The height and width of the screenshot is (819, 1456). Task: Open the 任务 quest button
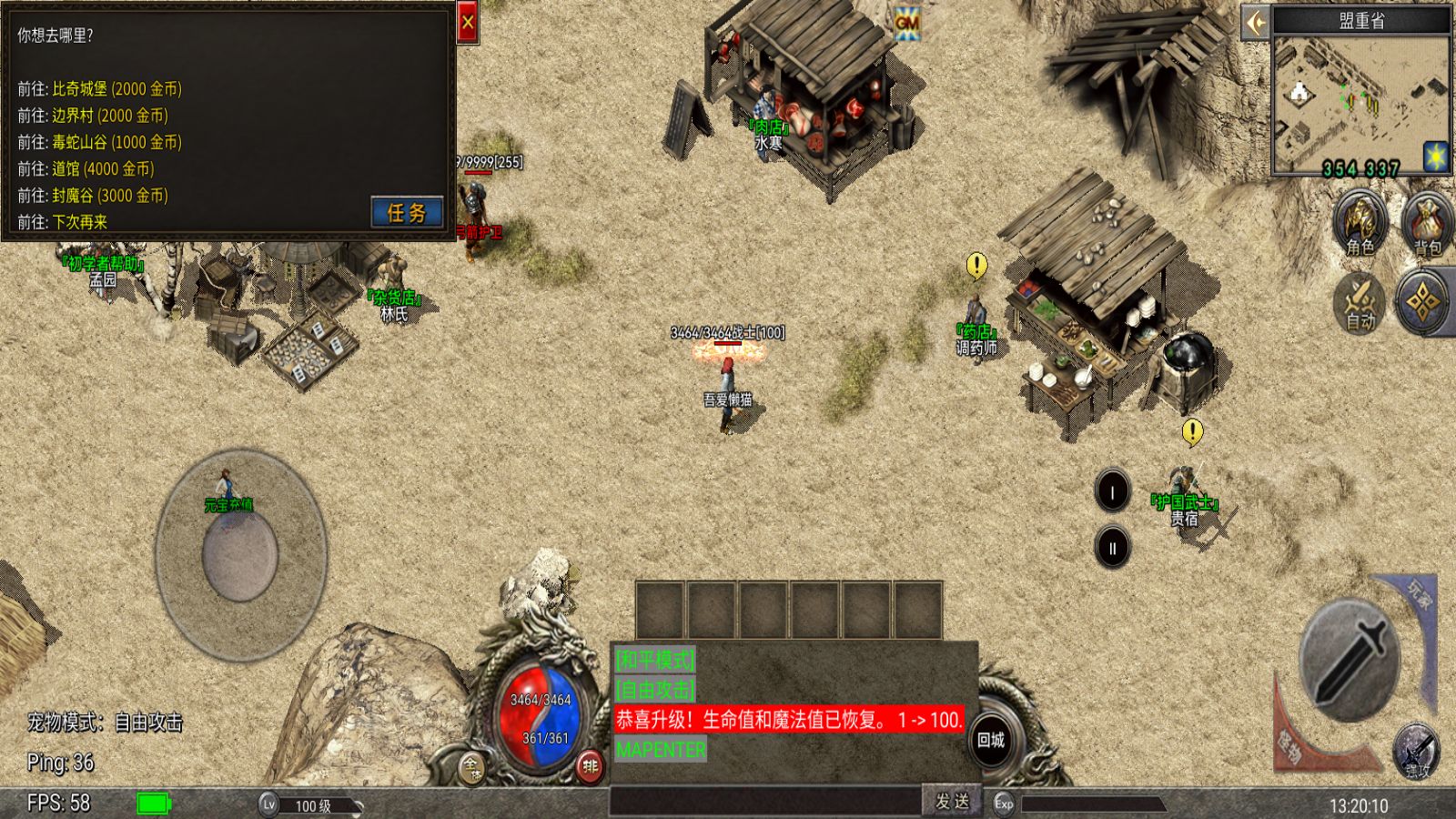(407, 212)
